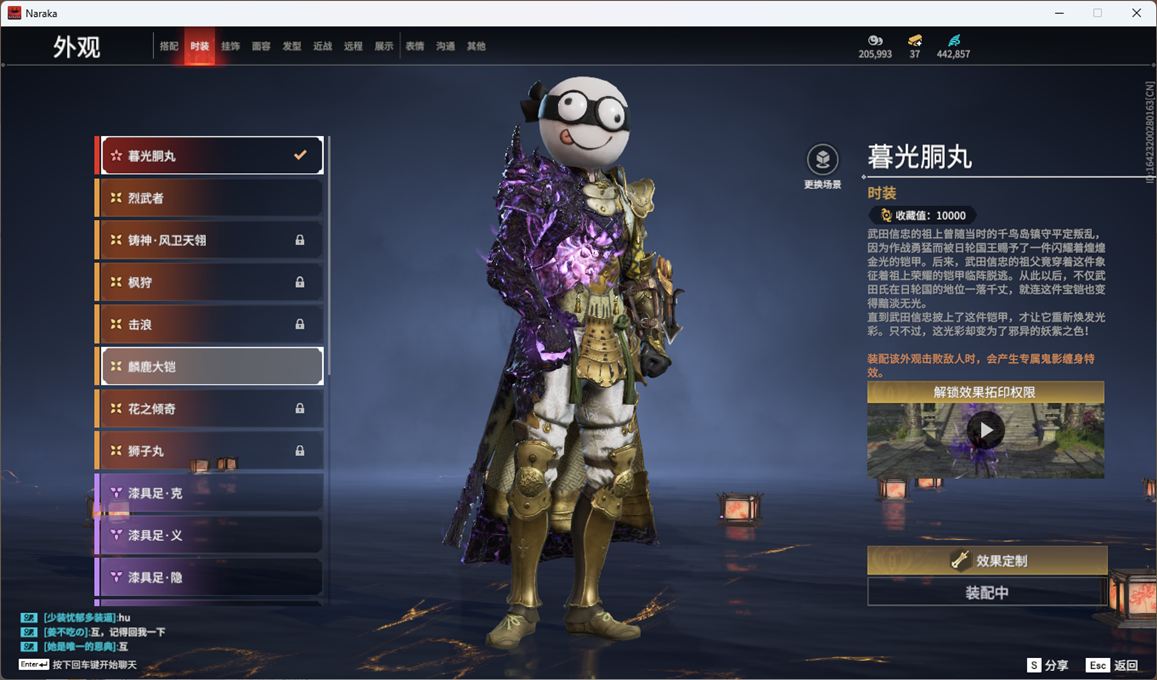Close the Naraka window
Screen dimensions: 1157x680
tap(1136, 13)
